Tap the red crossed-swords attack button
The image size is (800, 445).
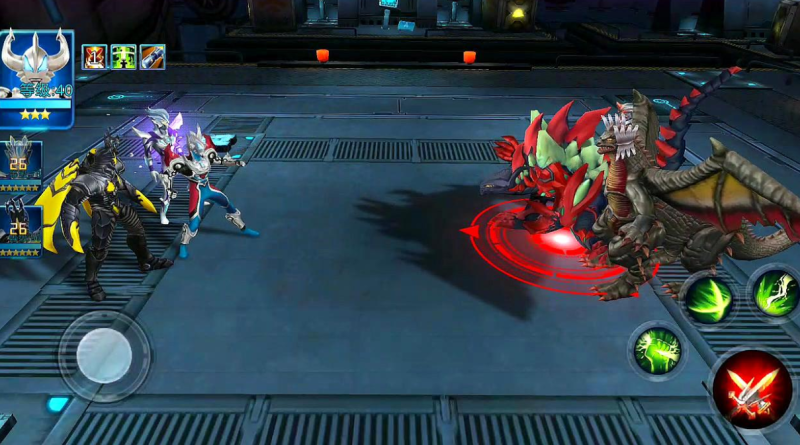[752, 390]
